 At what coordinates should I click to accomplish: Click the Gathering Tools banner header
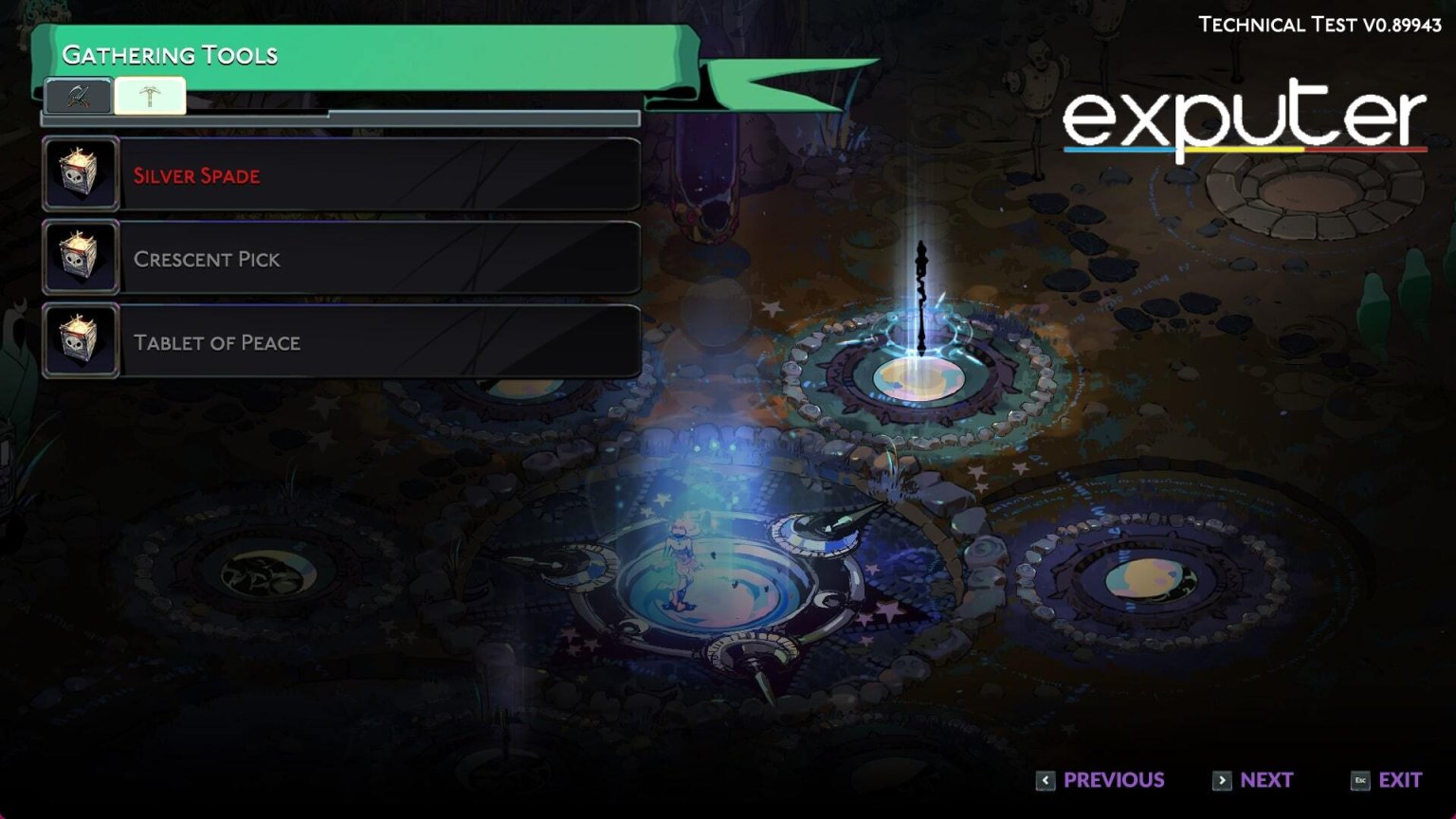pos(171,55)
